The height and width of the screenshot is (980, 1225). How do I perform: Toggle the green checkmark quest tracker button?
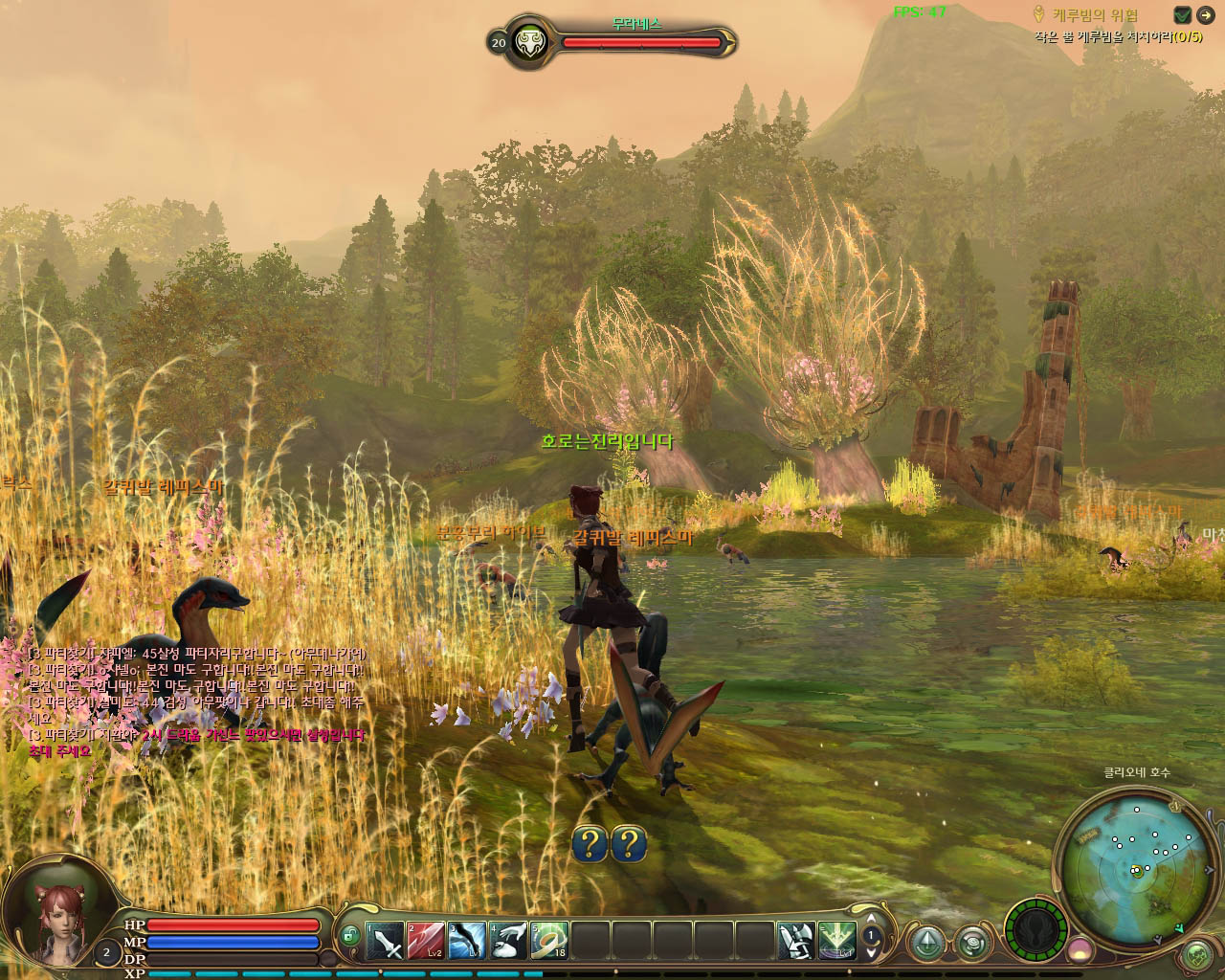[x=1183, y=14]
